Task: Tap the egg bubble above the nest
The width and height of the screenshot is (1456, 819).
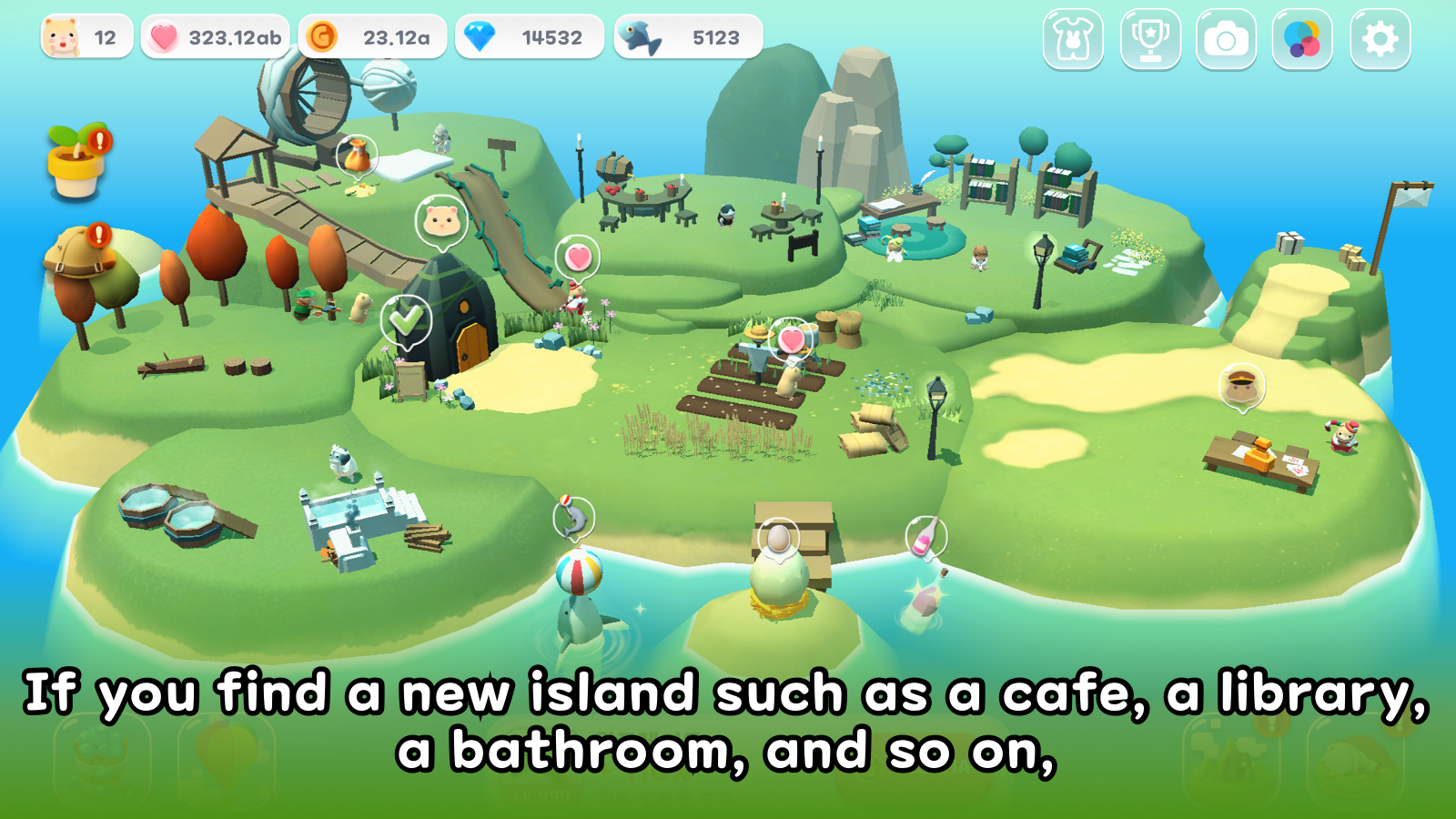Action: tap(779, 538)
